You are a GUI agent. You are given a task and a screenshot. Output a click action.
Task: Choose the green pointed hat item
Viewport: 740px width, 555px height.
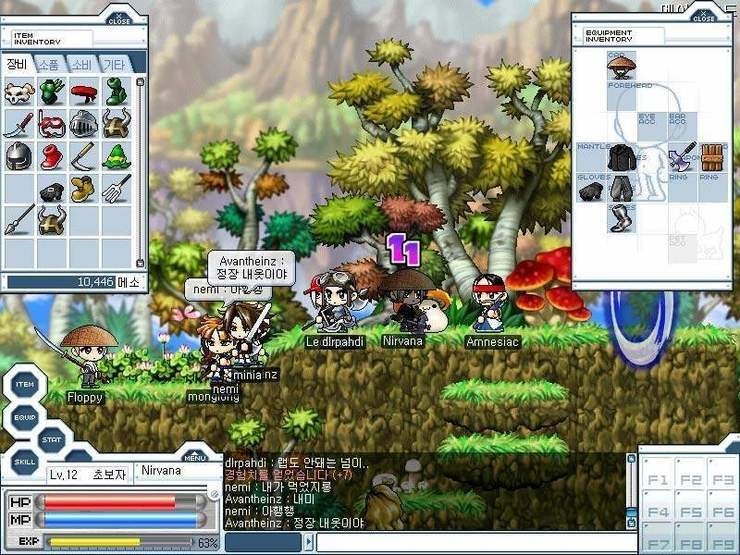pos(116,156)
